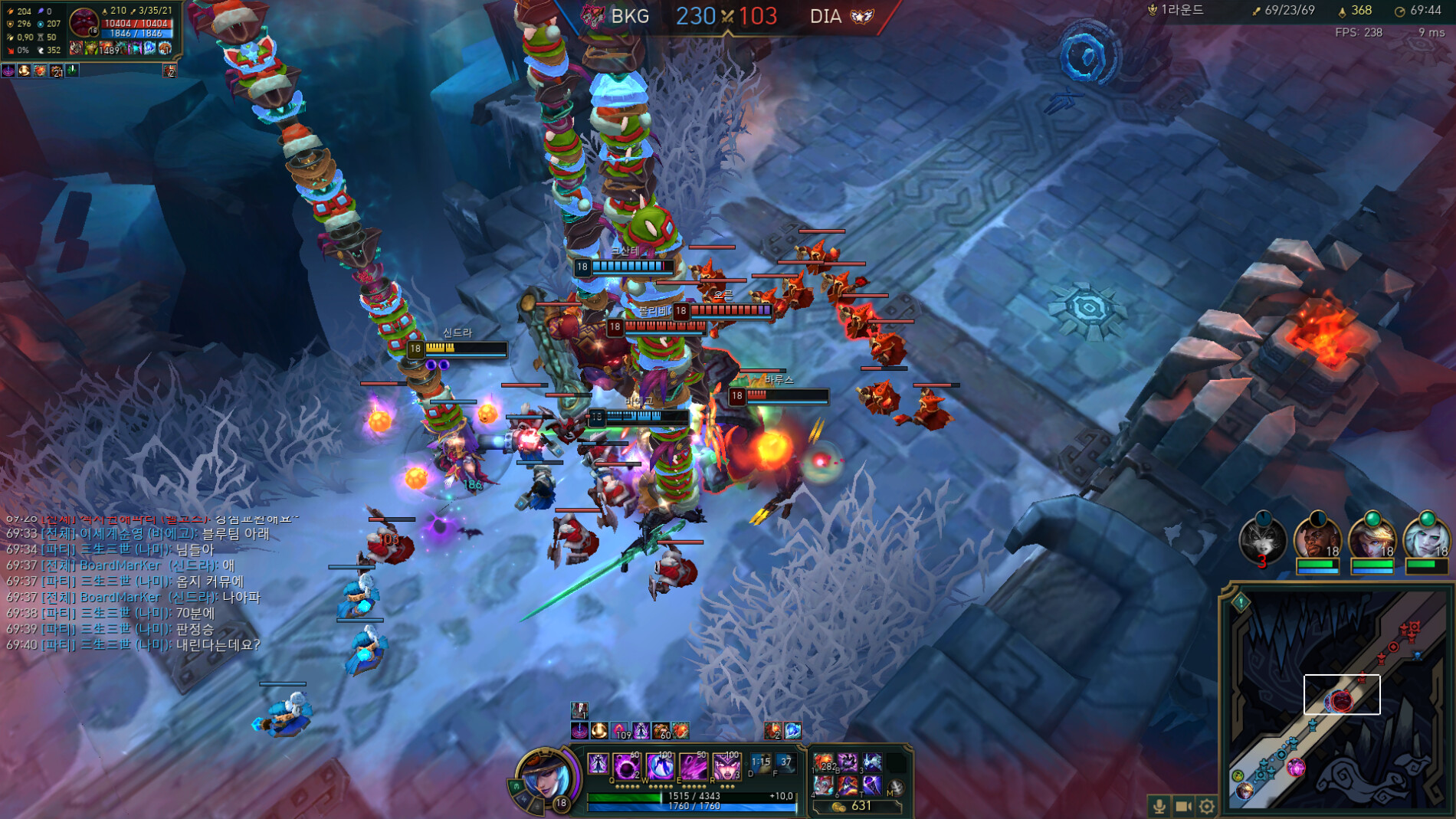Click the chat log message area
1456x819 pixels.
pyautogui.click(x=138, y=588)
